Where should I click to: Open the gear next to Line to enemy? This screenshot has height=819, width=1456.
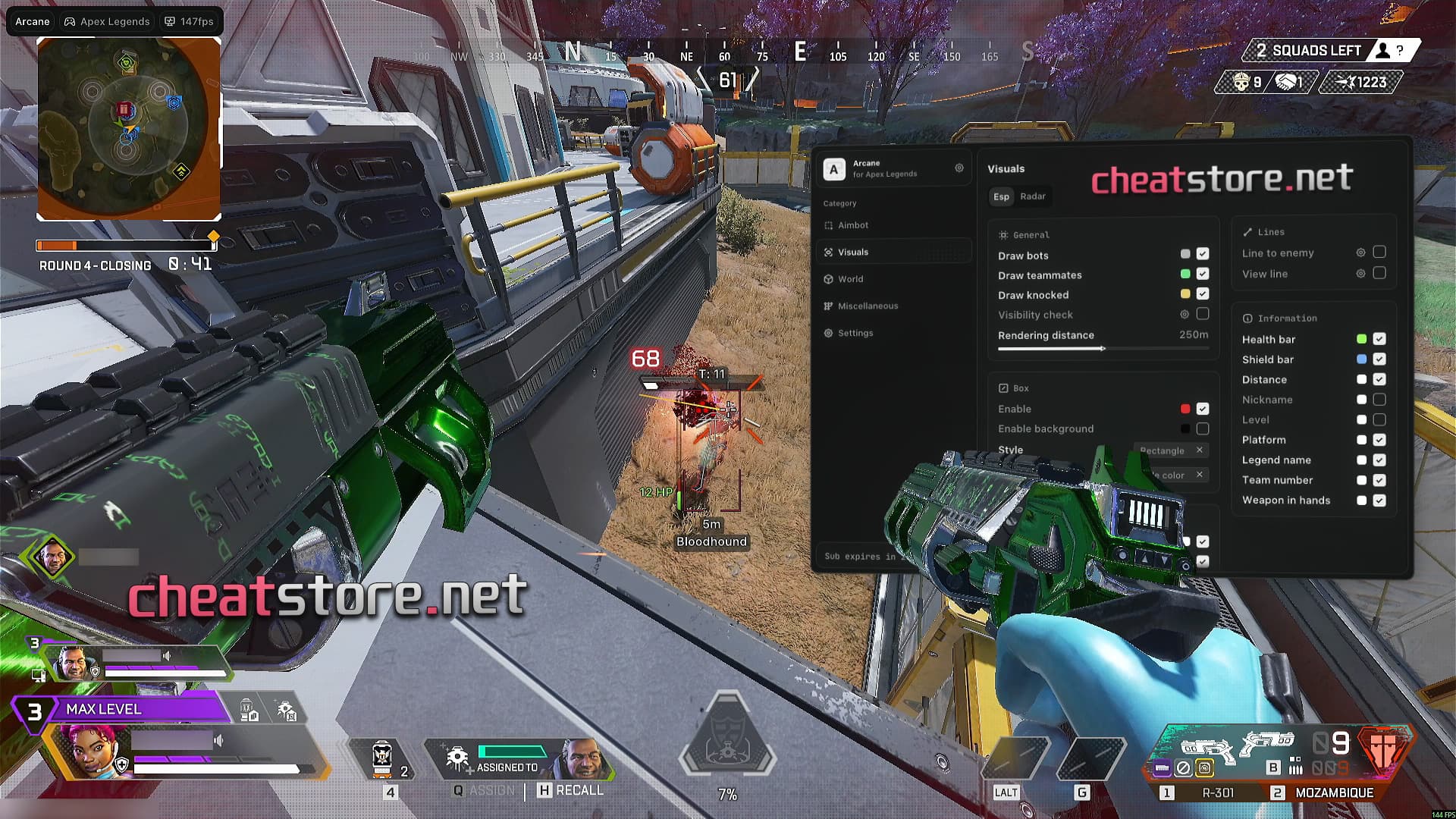click(x=1360, y=252)
